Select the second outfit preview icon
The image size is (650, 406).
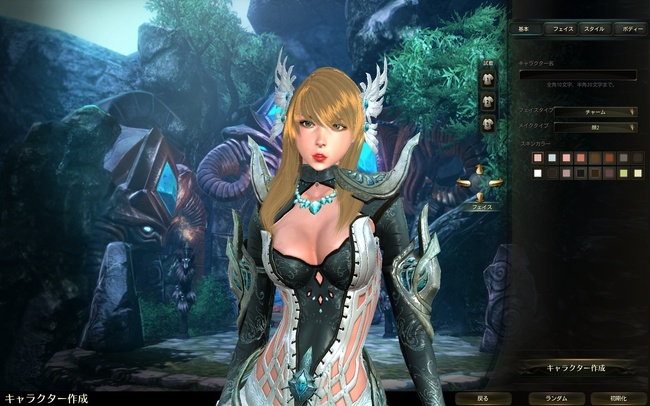tap(489, 101)
